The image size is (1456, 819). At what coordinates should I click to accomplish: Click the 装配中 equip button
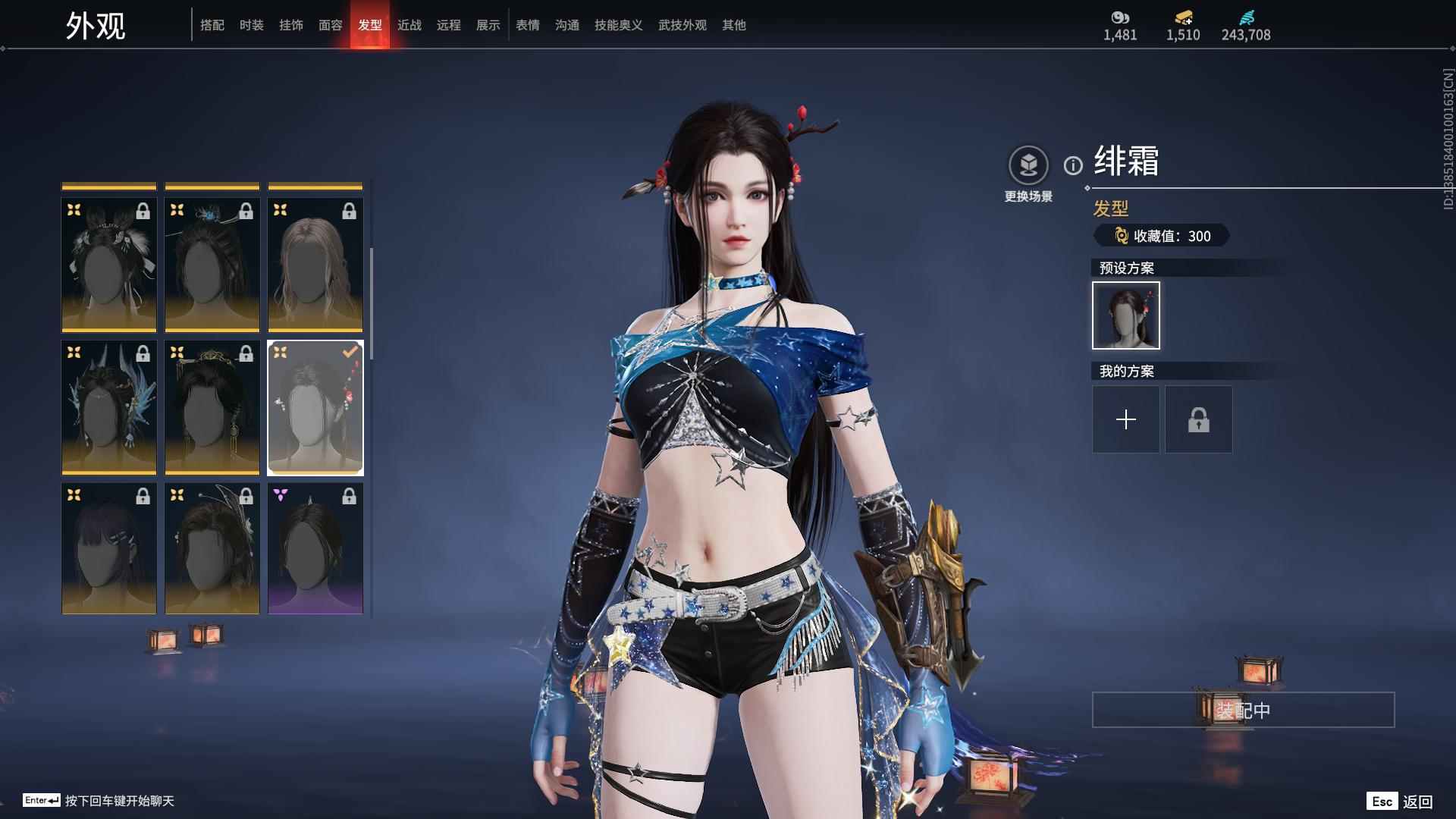(x=1243, y=710)
